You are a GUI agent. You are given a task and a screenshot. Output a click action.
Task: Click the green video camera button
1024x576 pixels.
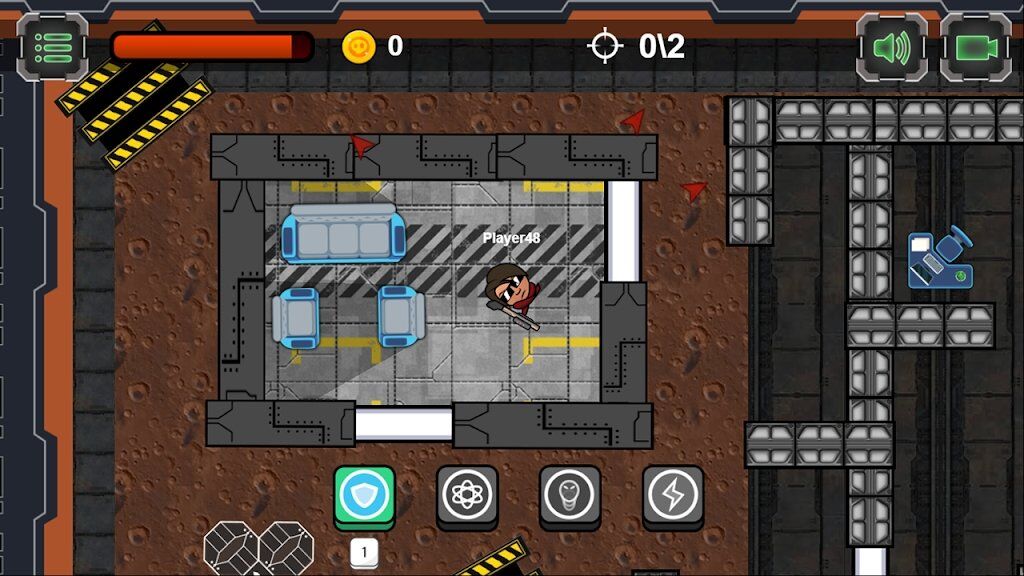pyautogui.click(x=975, y=47)
